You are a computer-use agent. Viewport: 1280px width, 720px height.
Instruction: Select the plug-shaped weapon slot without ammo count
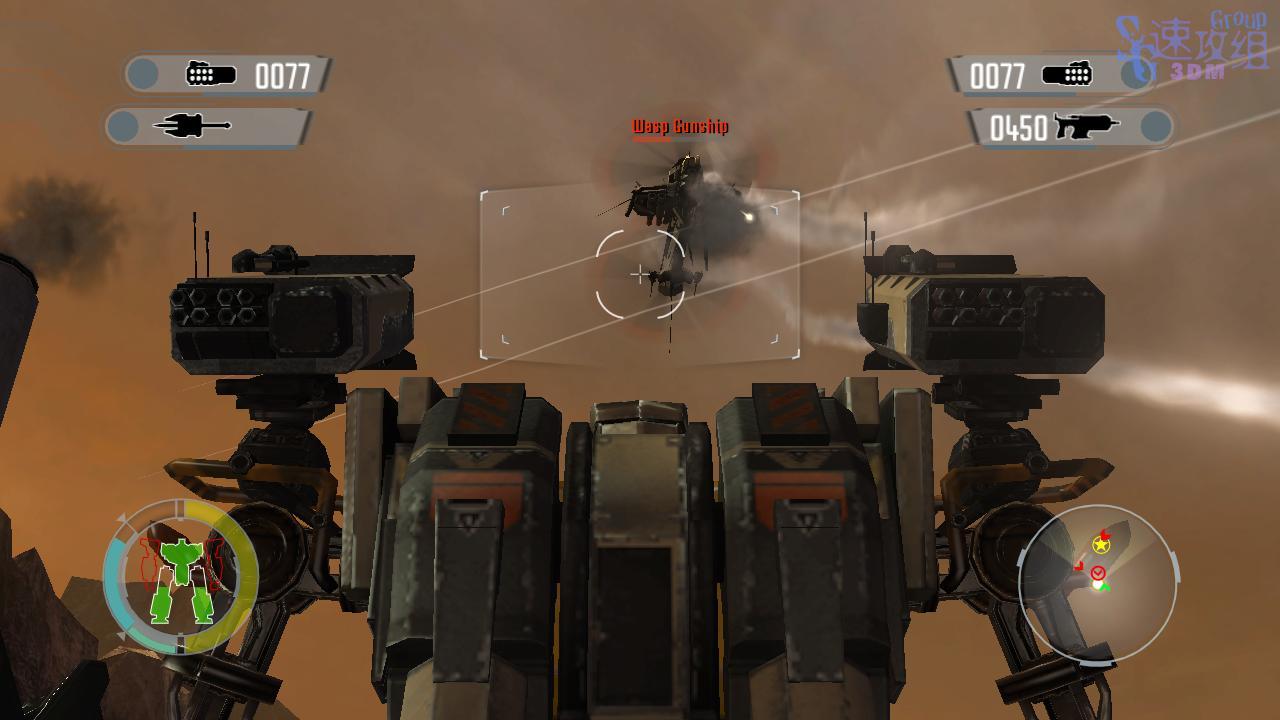click(208, 126)
